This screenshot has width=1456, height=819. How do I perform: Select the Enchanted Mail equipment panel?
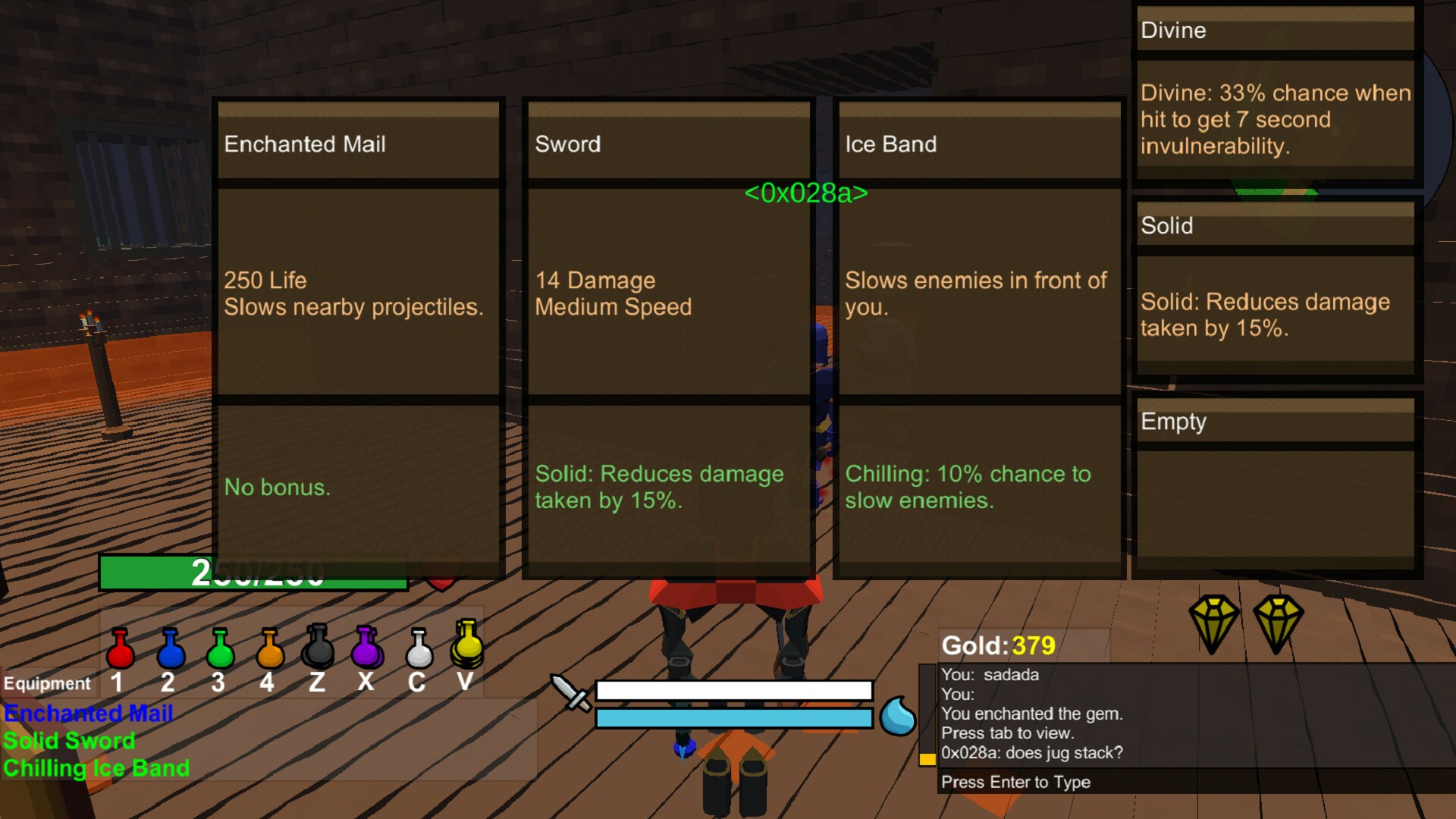[358, 337]
